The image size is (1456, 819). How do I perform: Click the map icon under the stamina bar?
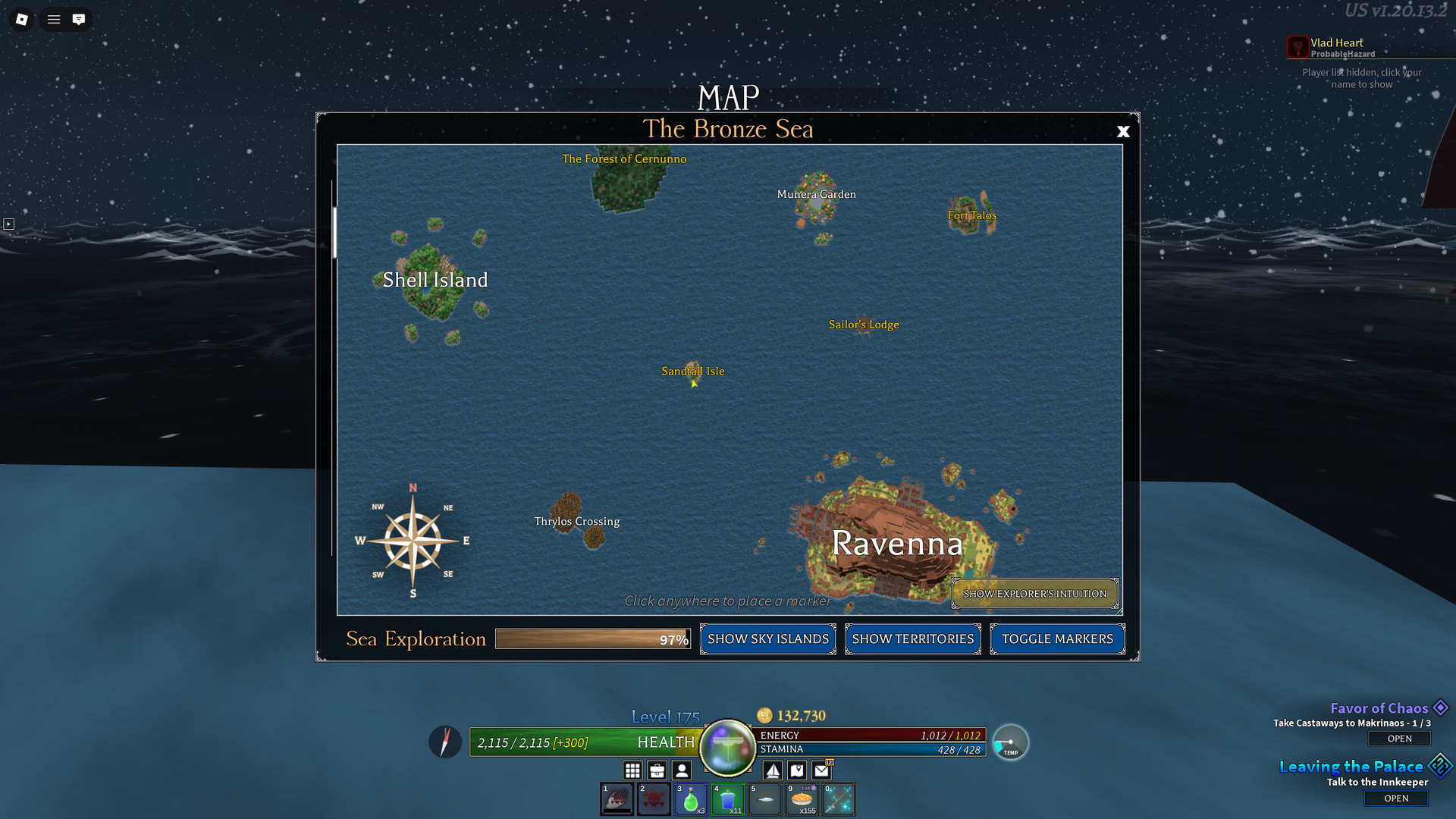point(797,770)
